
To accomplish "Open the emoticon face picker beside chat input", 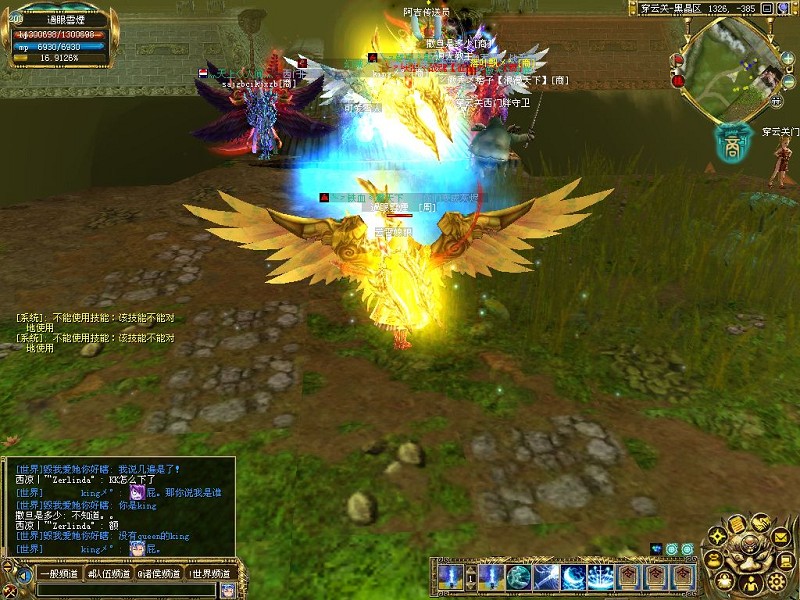I will (x=228, y=590).
